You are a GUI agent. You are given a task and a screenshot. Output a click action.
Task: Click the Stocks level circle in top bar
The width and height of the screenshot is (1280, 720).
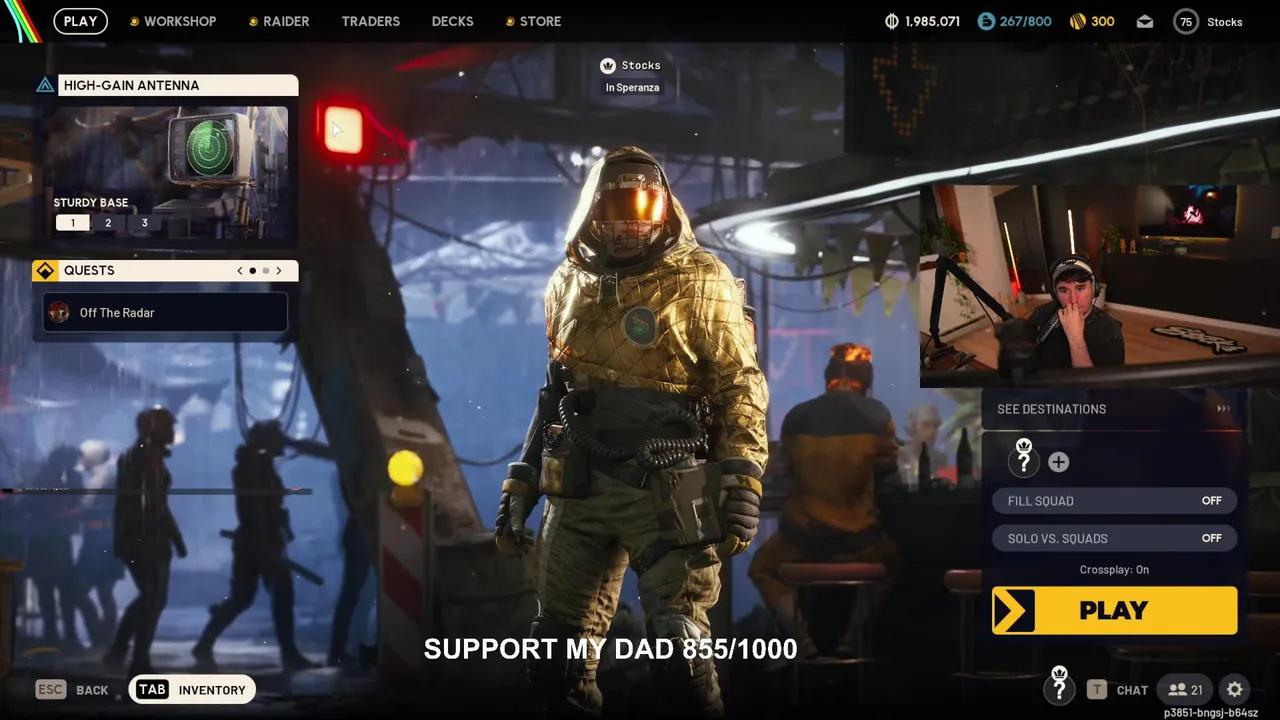point(1185,21)
